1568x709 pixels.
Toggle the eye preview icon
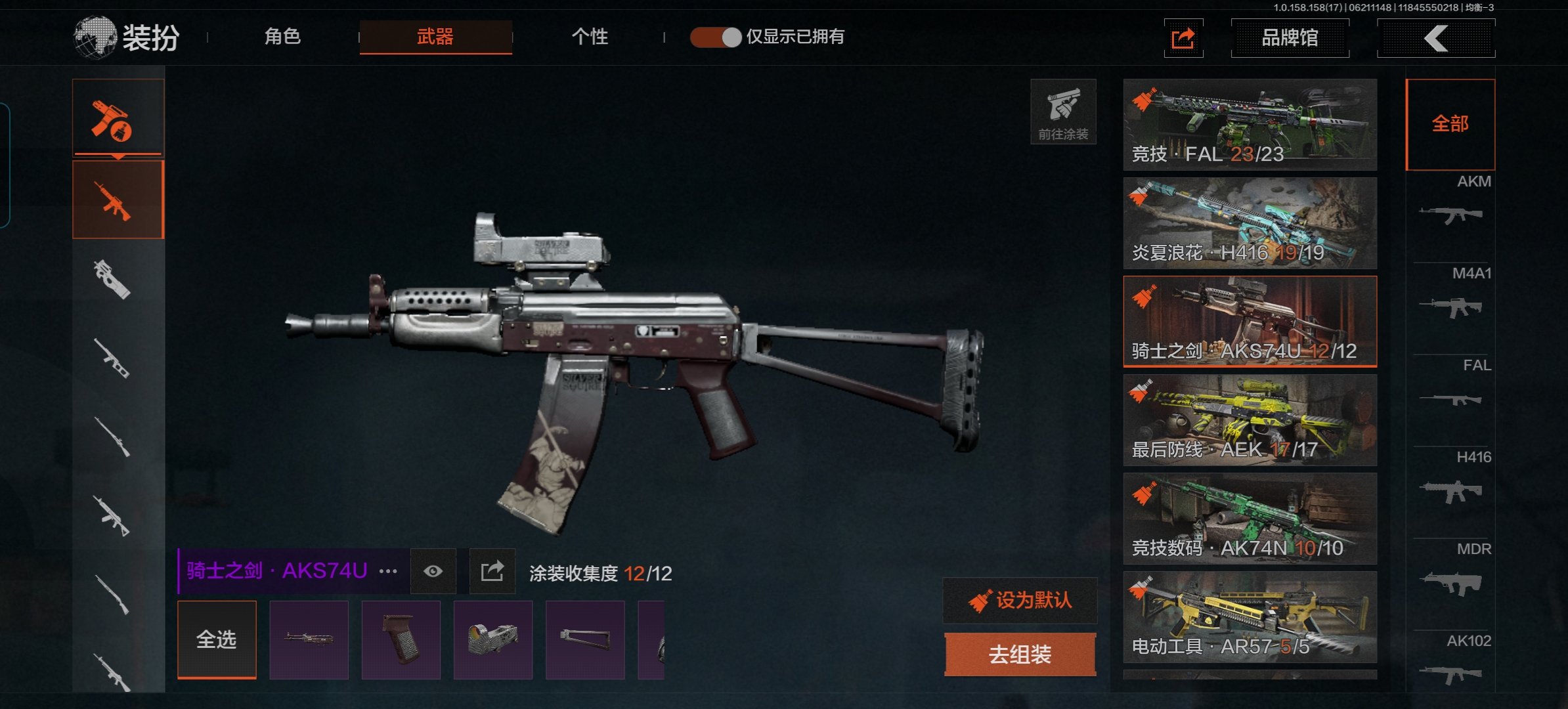433,571
